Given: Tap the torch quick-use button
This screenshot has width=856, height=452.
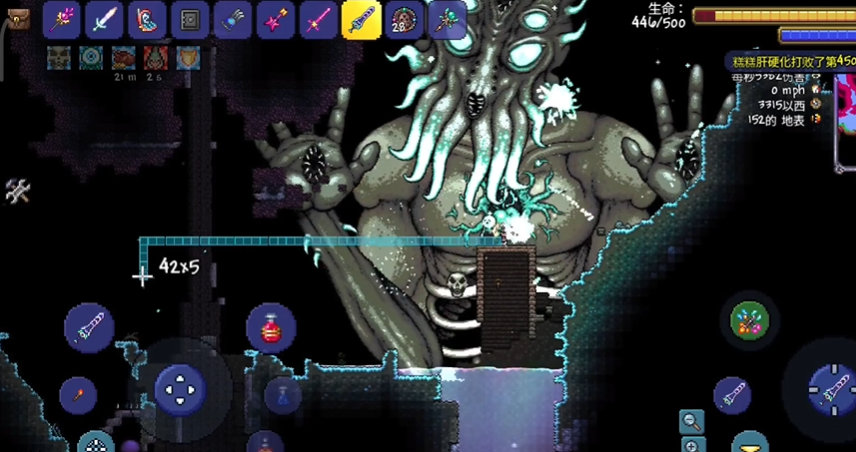Looking at the screenshot, I should pos(77,396).
